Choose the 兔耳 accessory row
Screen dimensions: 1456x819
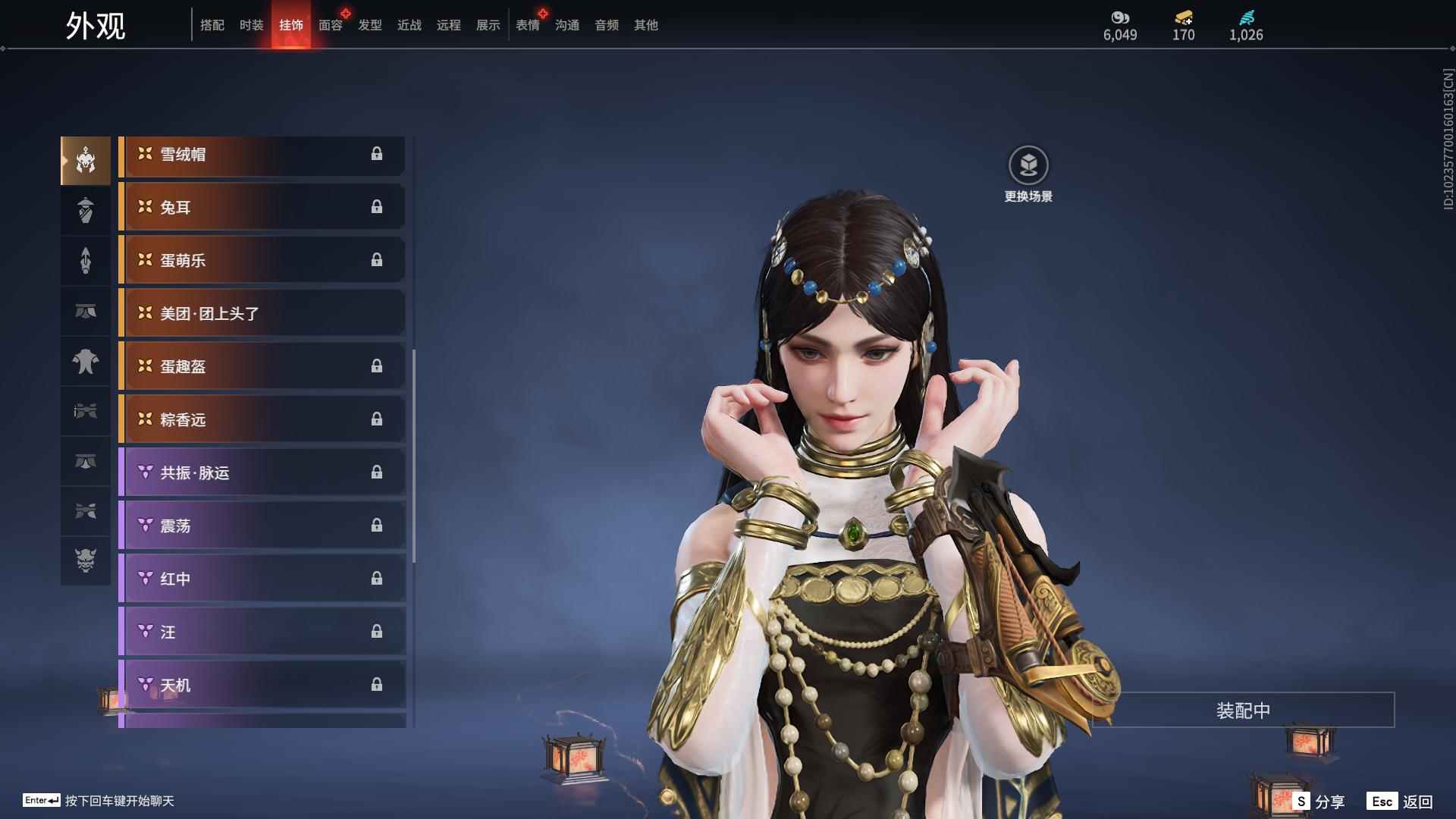(x=262, y=208)
